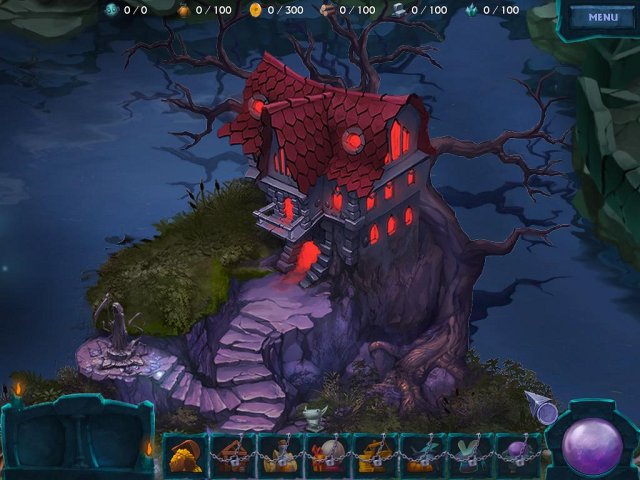Screen dimensions: 640x480
Task: Open the MENU button
Action: pos(602,17)
